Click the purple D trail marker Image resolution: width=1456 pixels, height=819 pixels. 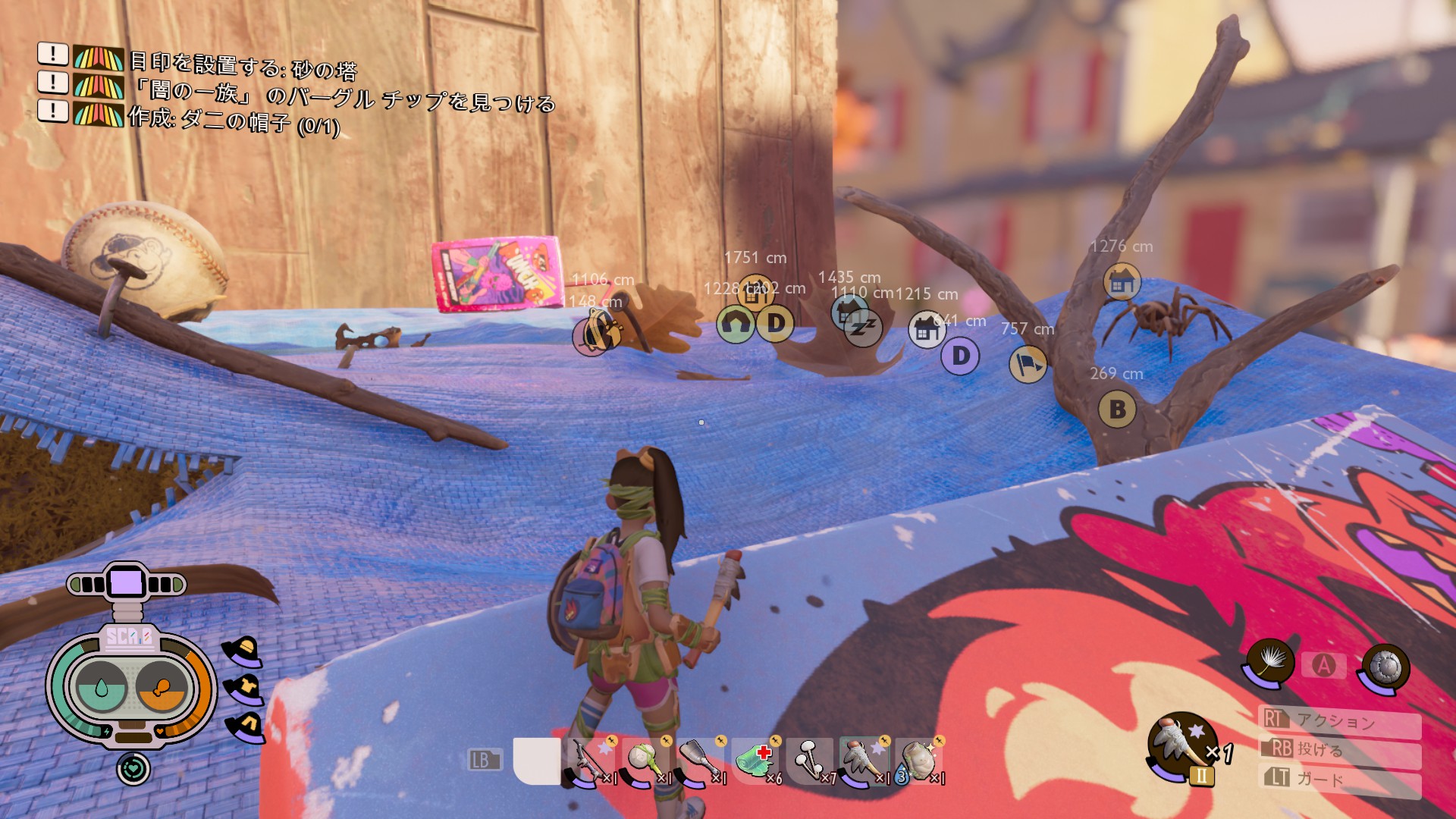(960, 356)
